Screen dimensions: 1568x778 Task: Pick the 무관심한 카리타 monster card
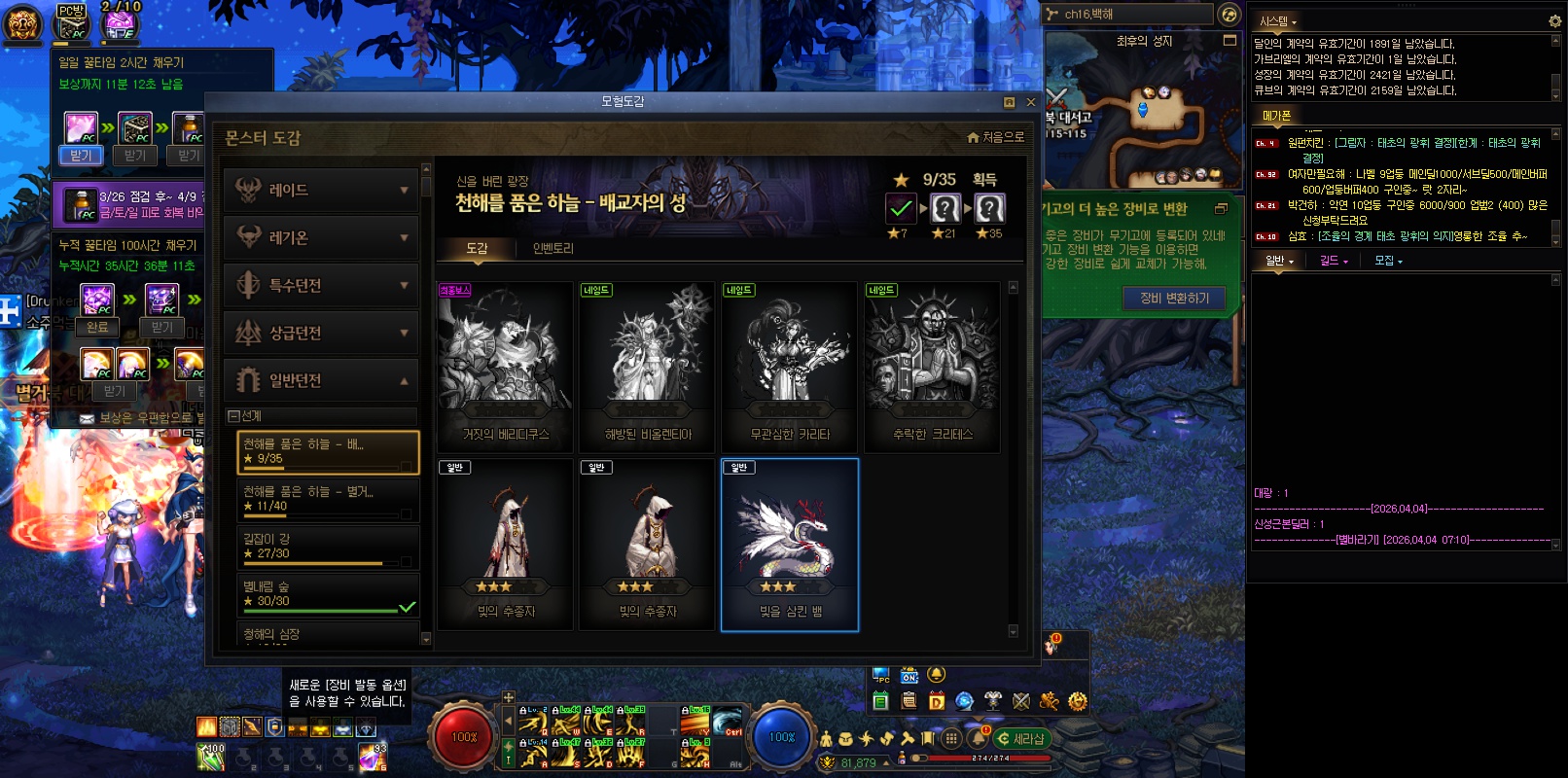coord(790,367)
